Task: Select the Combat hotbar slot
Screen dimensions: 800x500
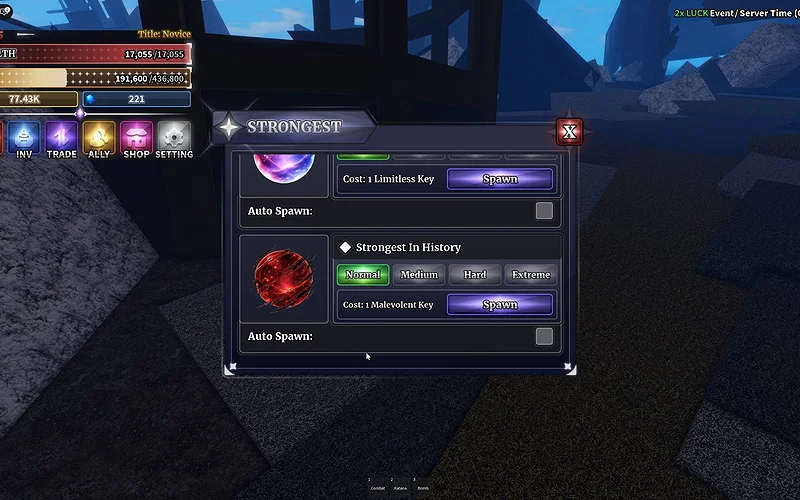Action: [x=378, y=486]
